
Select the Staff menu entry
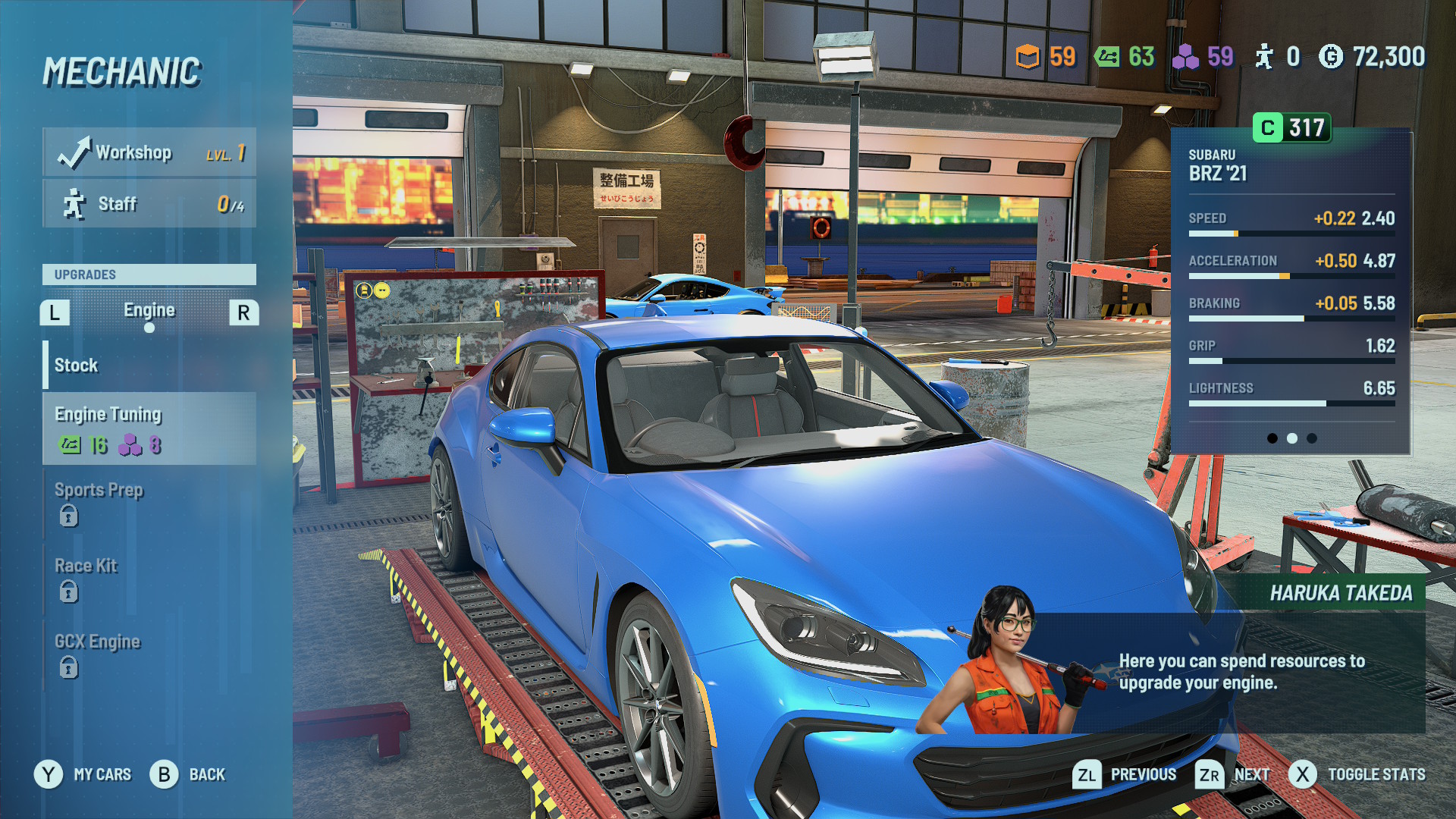[x=149, y=204]
